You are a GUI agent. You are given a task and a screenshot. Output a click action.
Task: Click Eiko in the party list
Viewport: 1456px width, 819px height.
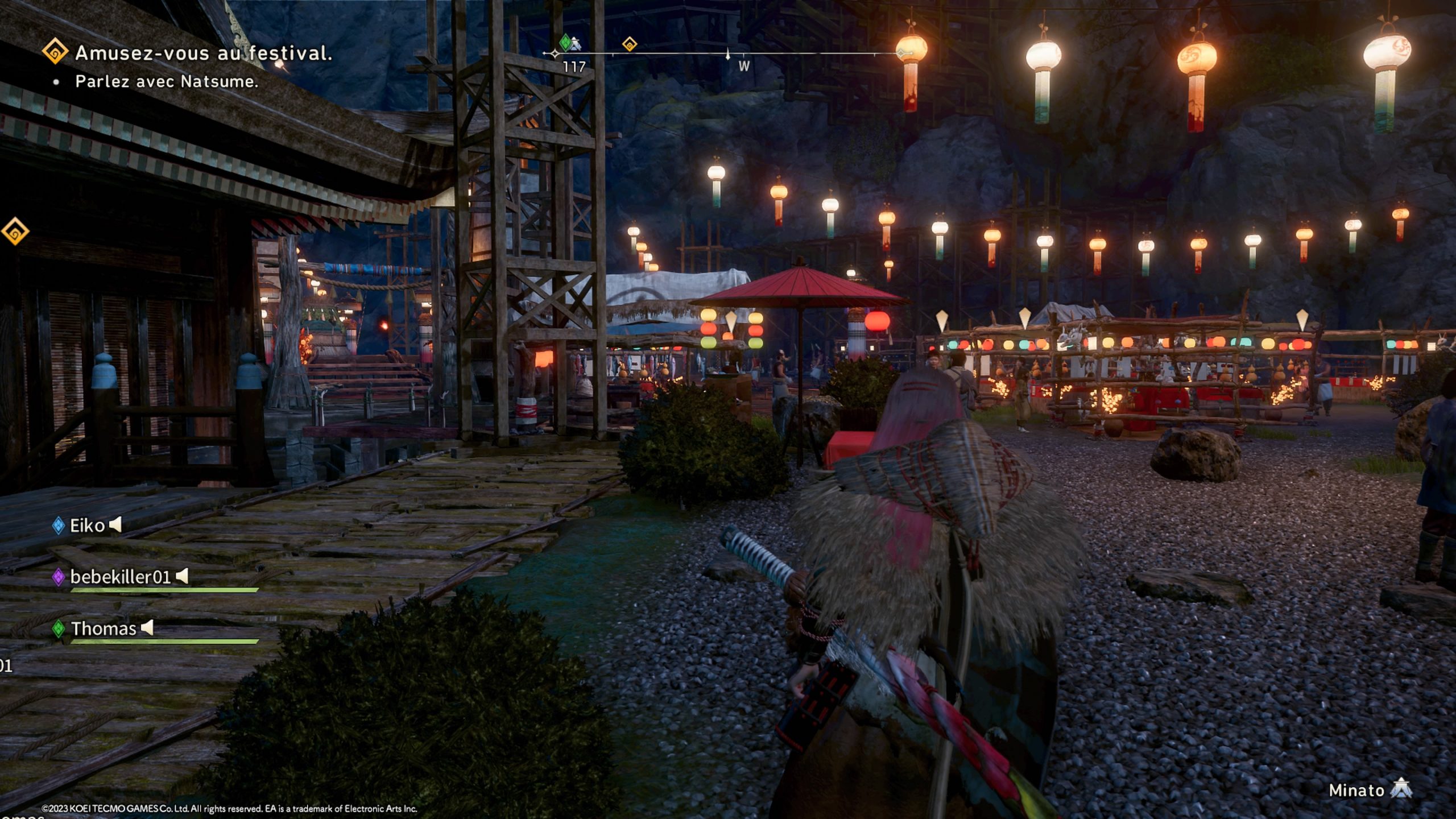pos(87,526)
